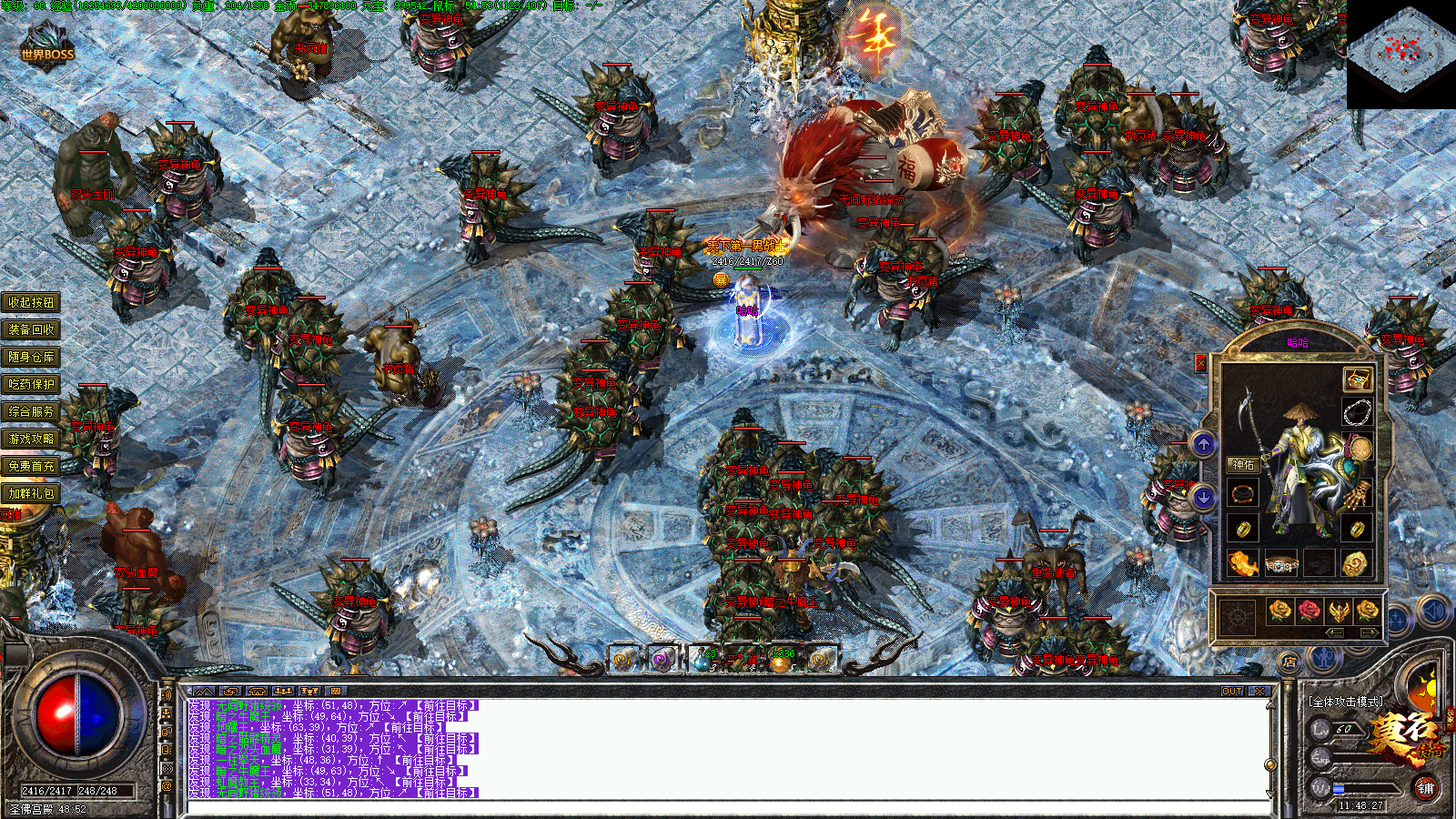
Task: Click the golden helmet item slot
Action: (1338, 611)
